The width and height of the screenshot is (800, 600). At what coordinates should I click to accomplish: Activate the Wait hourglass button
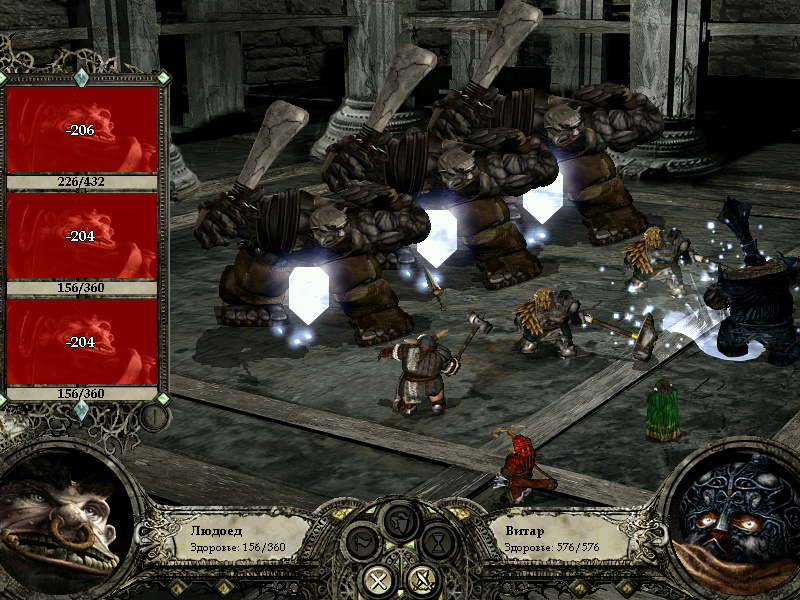(437, 544)
